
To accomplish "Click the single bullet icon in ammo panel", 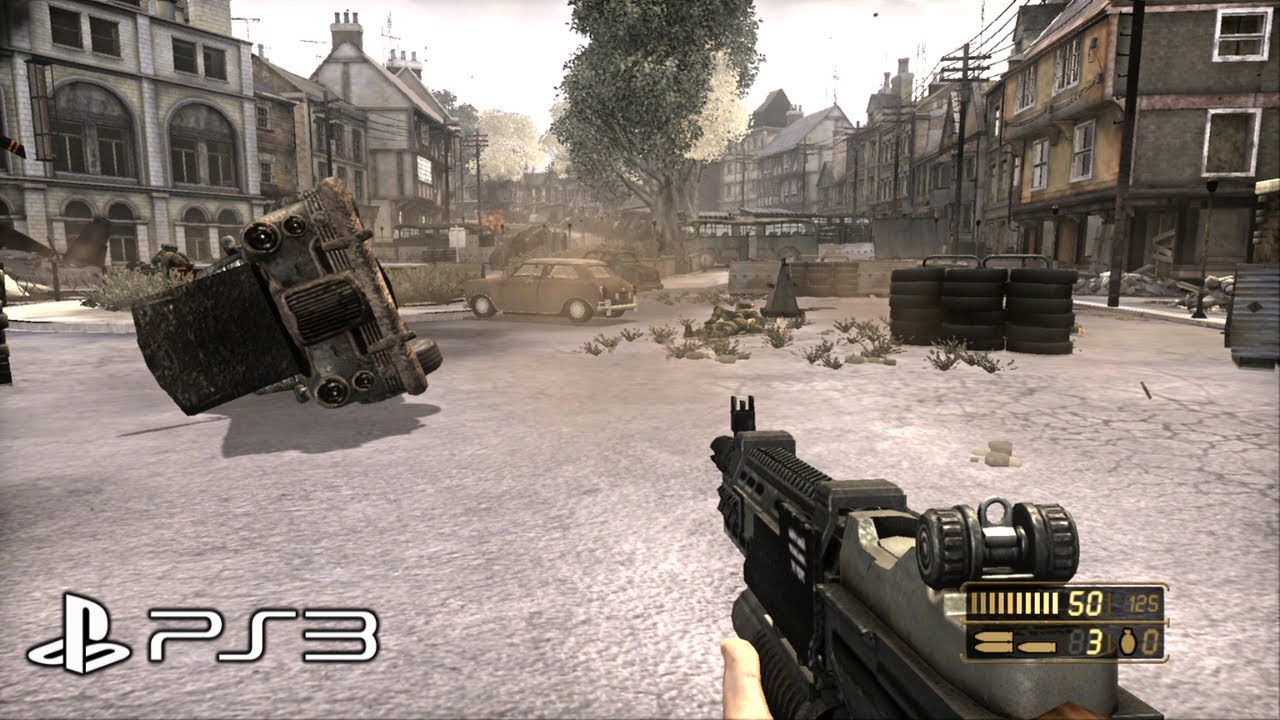I will pyautogui.click(x=1036, y=646).
